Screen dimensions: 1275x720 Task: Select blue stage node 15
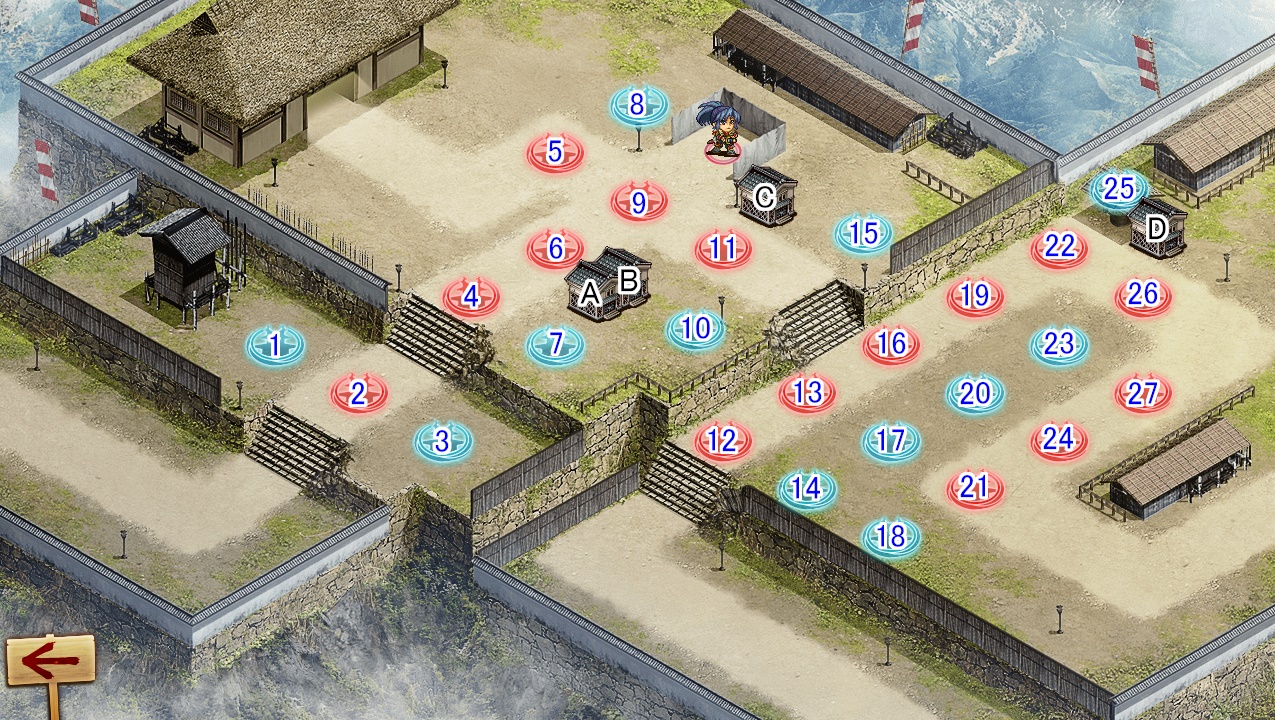coord(863,233)
